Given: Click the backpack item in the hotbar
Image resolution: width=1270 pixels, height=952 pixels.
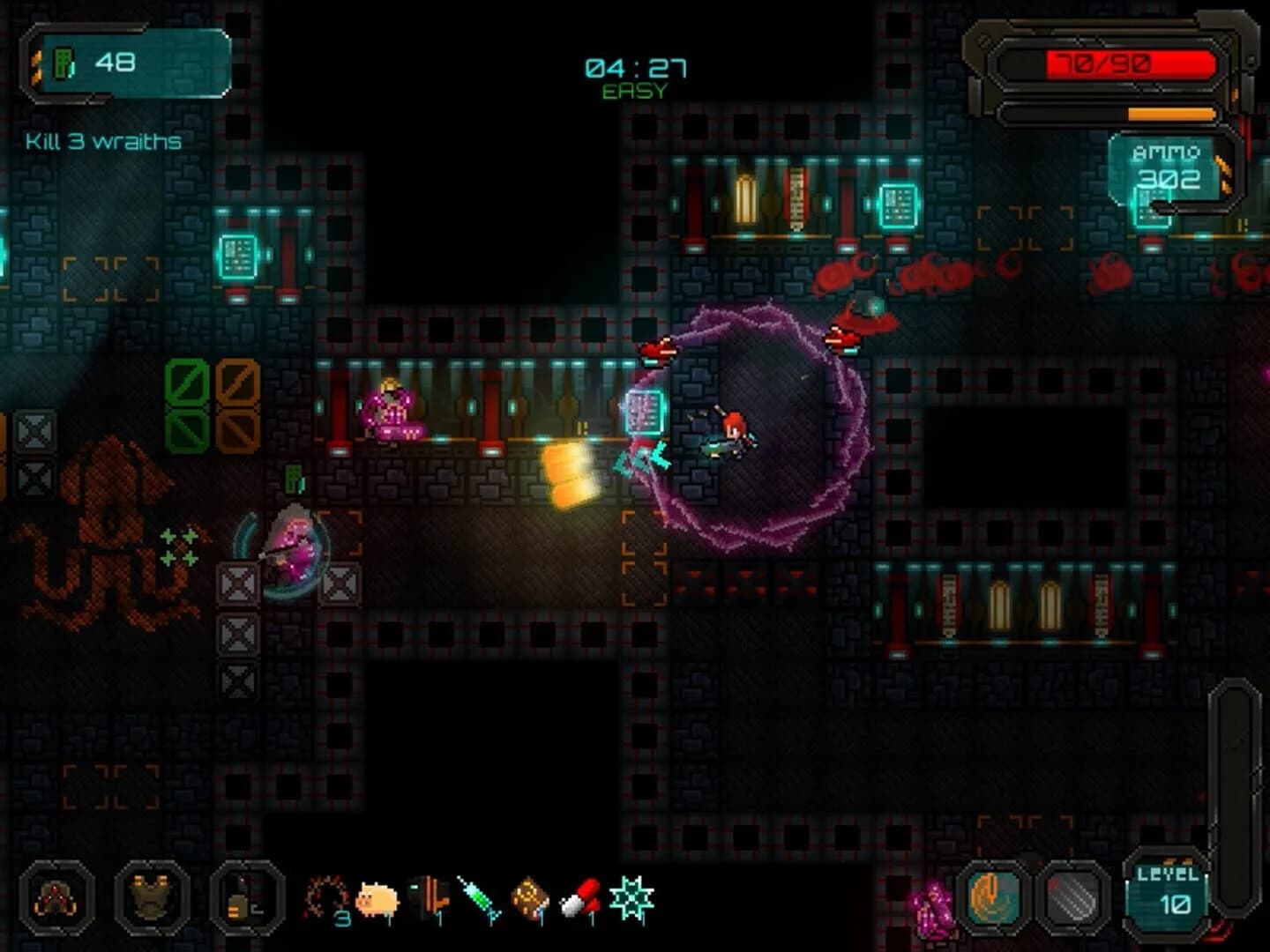Looking at the screenshot, I should point(426,897).
